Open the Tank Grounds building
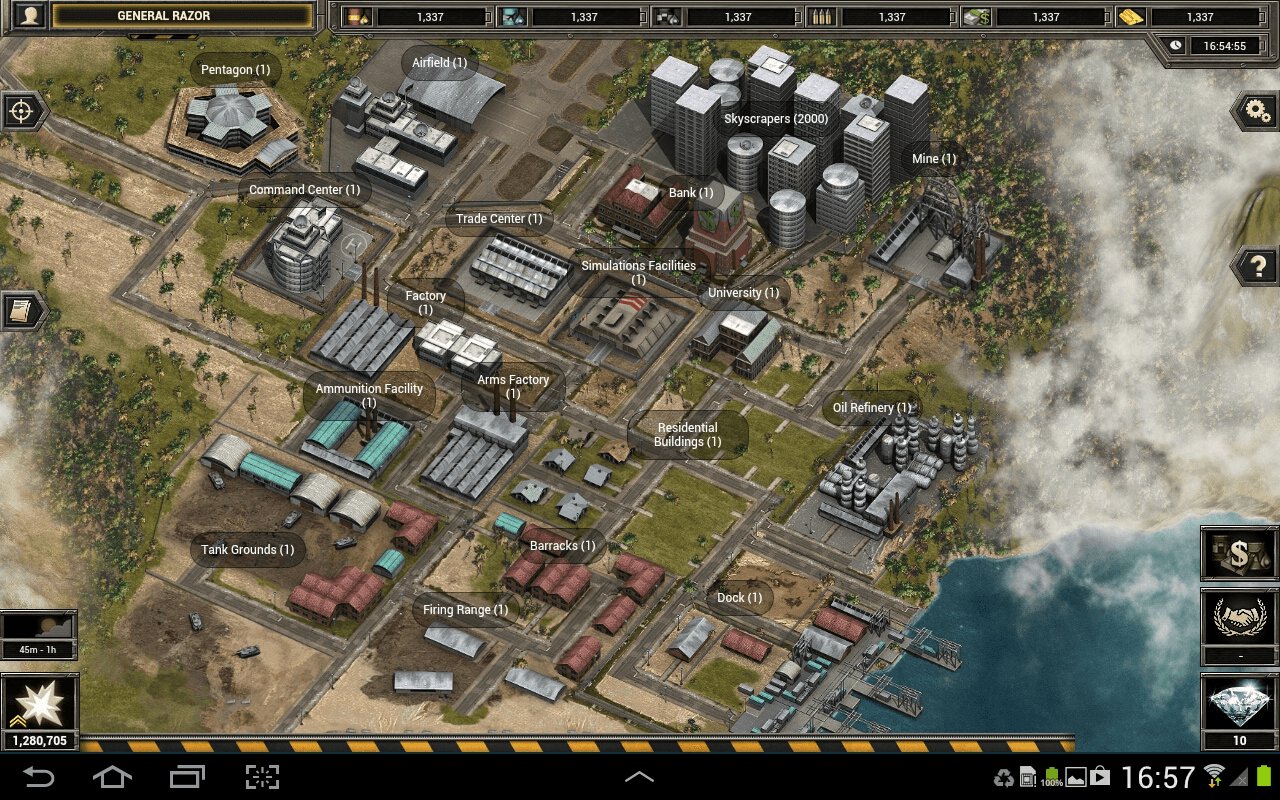This screenshot has height=800, width=1280. click(x=246, y=549)
